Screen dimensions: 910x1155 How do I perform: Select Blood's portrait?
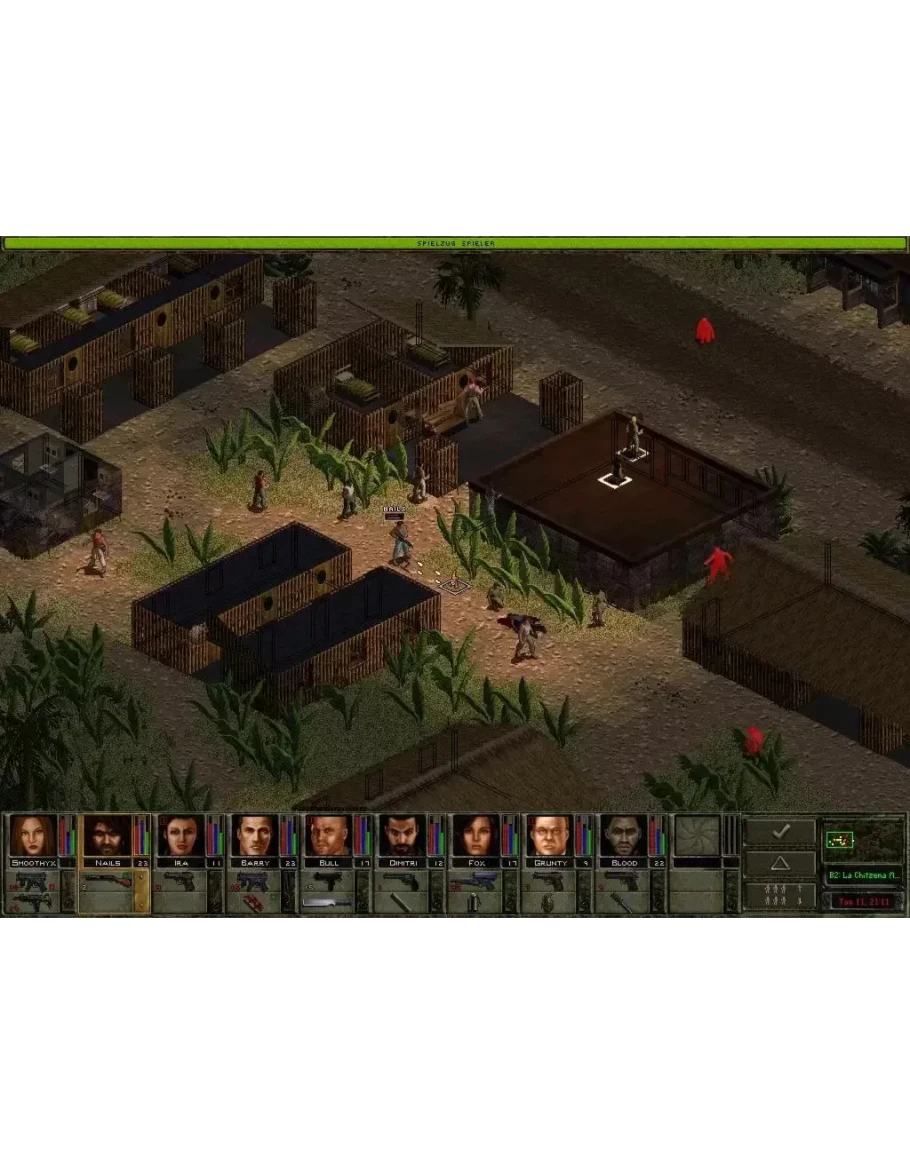click(x=623, y=836)
